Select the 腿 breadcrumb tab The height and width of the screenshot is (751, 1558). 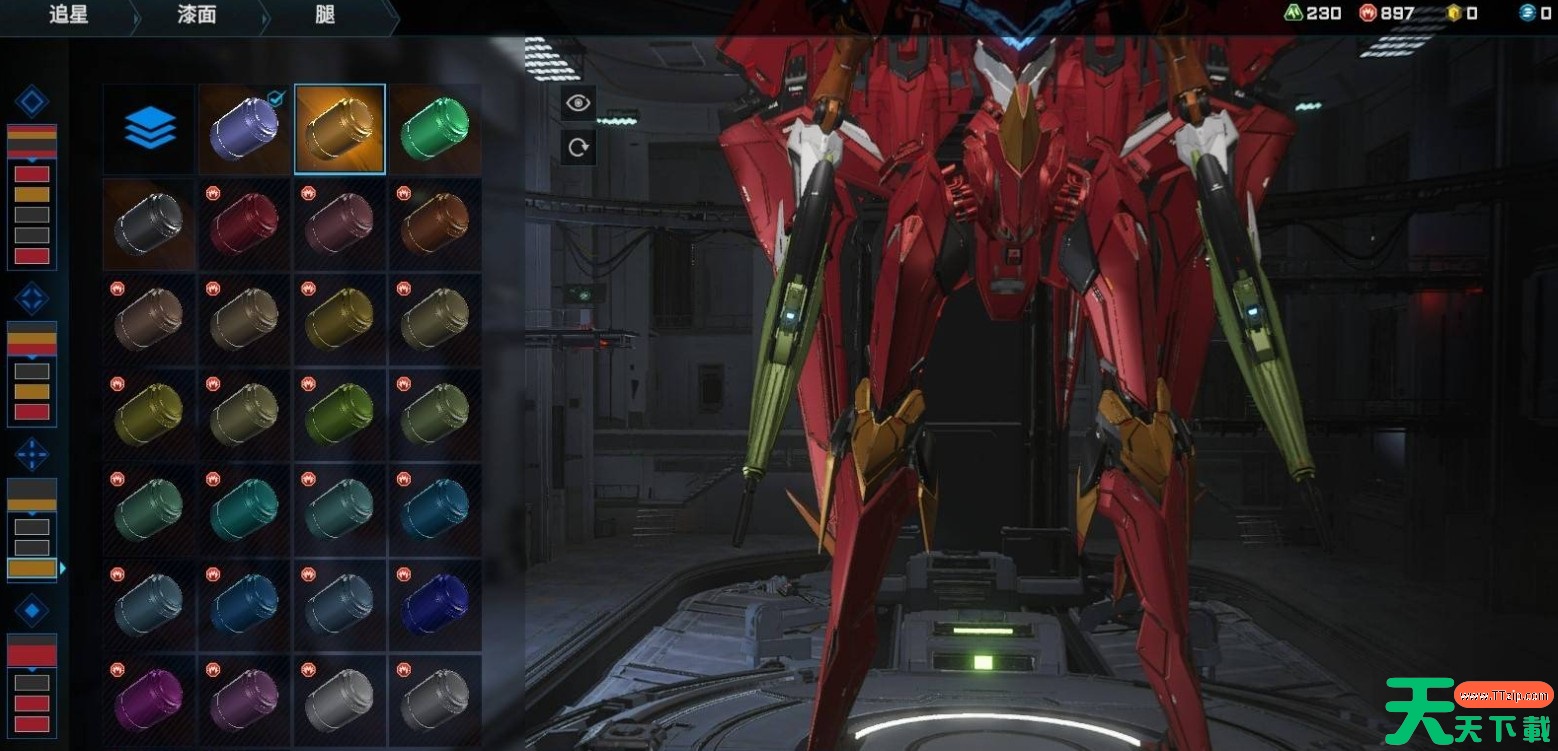point(324,15)
